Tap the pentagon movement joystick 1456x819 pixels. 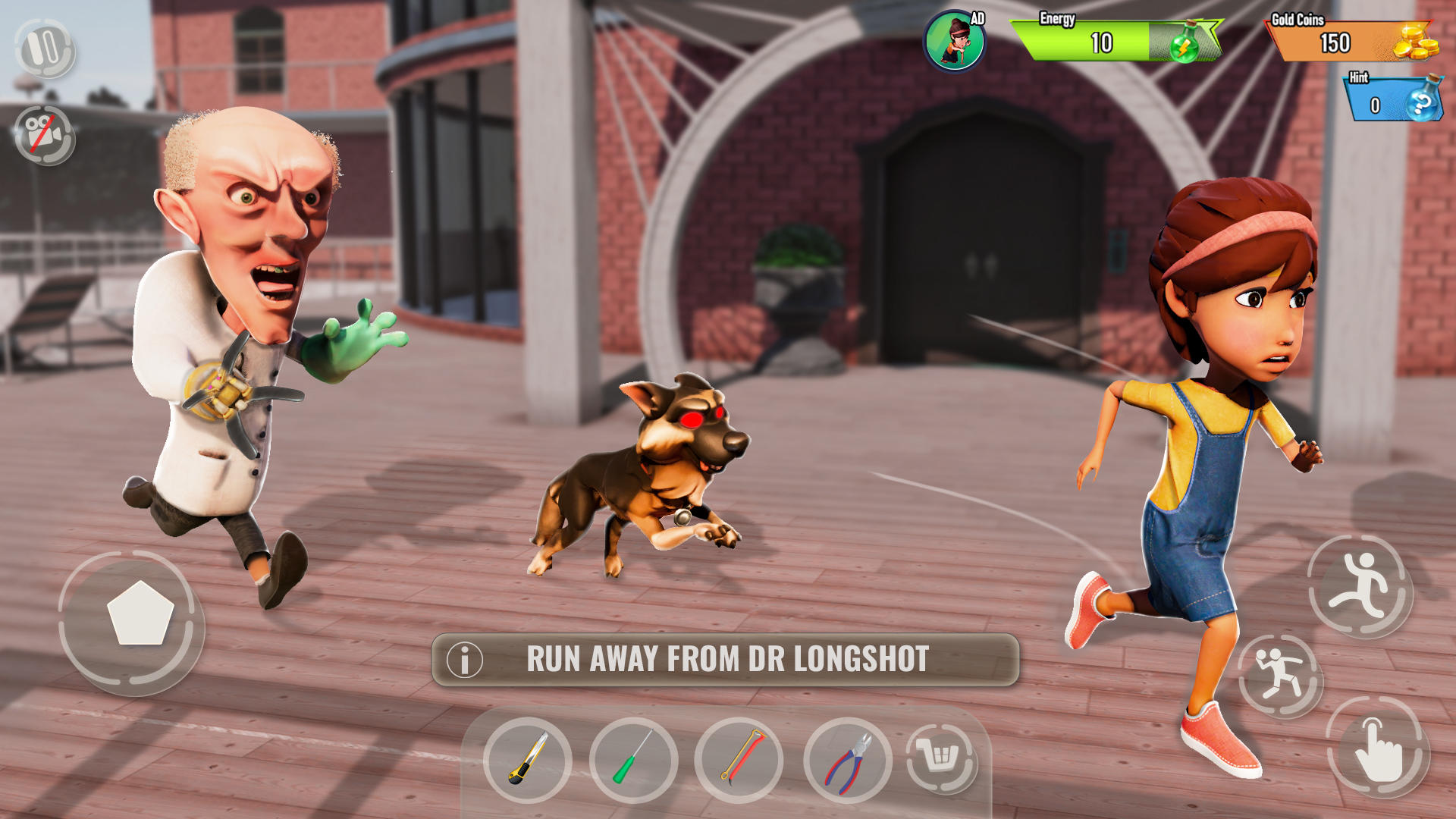click(140, 613)
